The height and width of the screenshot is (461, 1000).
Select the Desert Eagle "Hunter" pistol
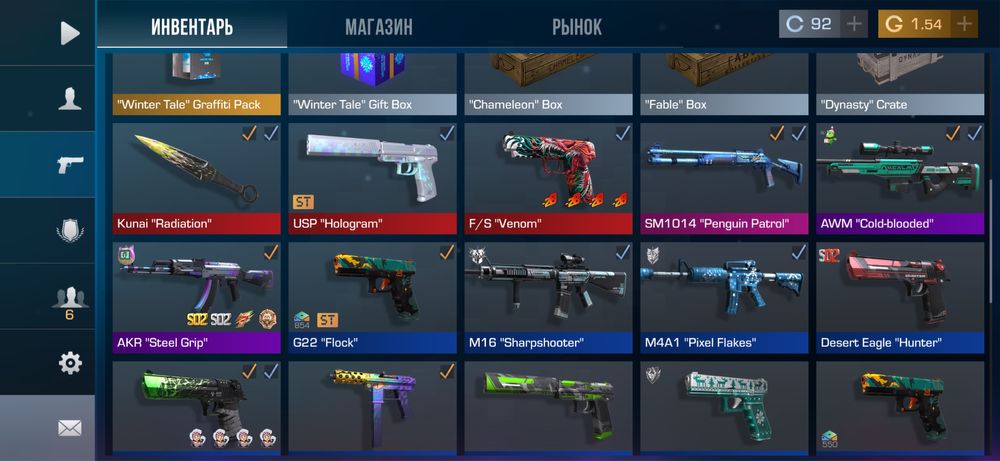point(900,297)
